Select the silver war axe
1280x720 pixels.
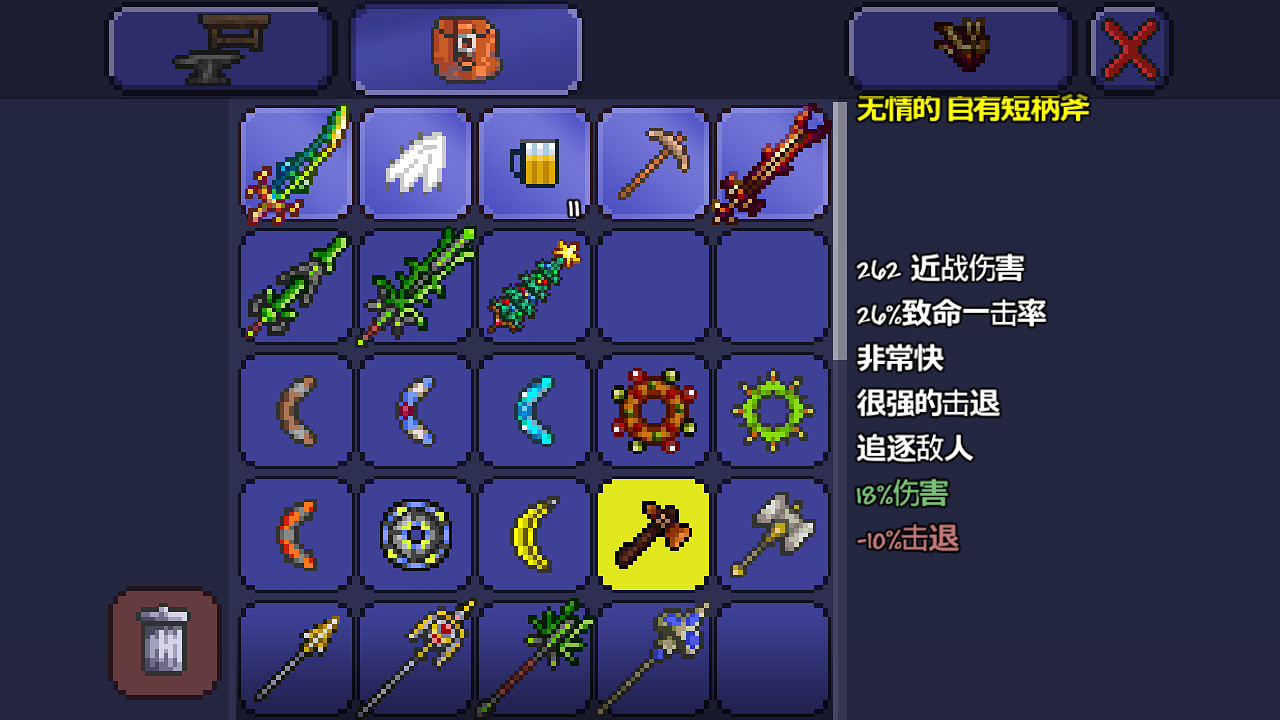(x=772, y=532)
